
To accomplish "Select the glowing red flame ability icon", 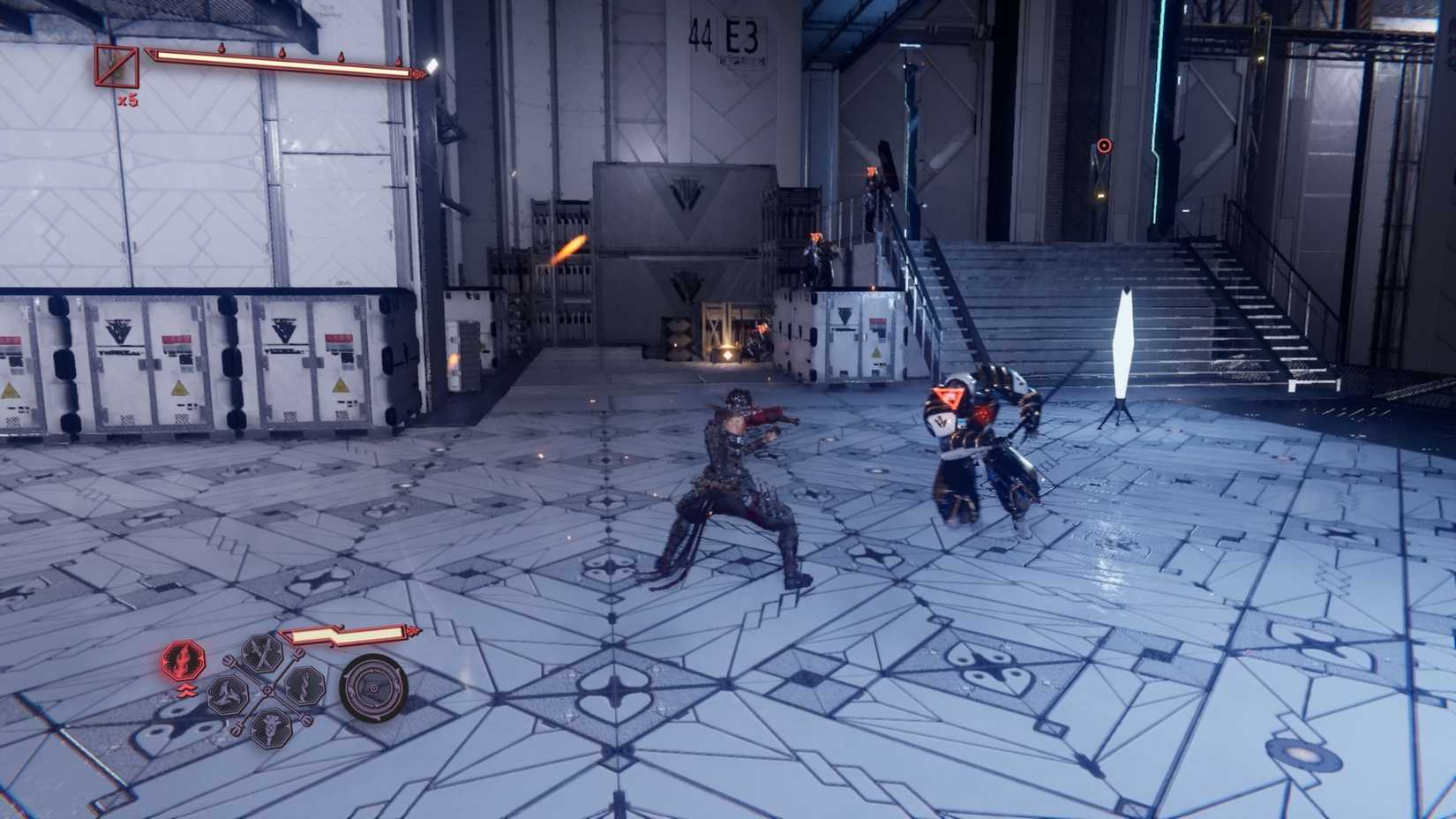I will (184, 659).
